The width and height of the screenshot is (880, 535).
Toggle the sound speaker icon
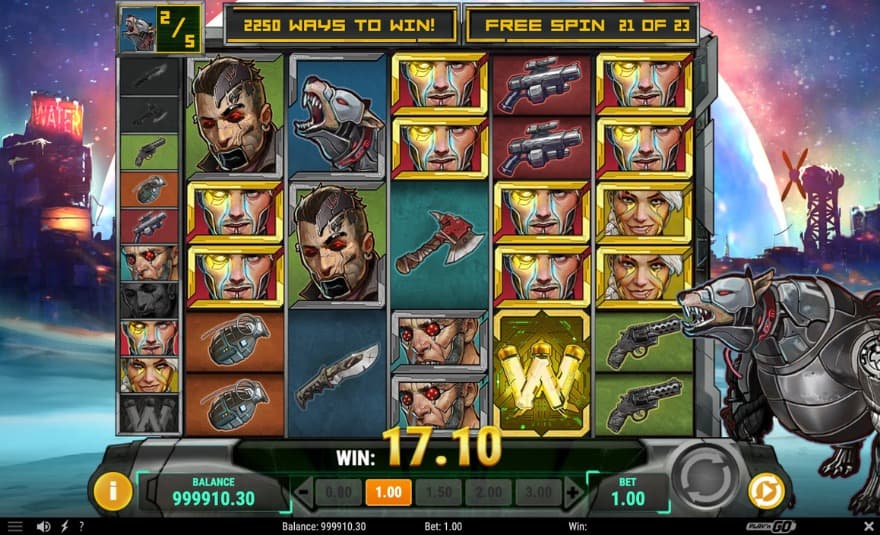click(x=43, y=526)
